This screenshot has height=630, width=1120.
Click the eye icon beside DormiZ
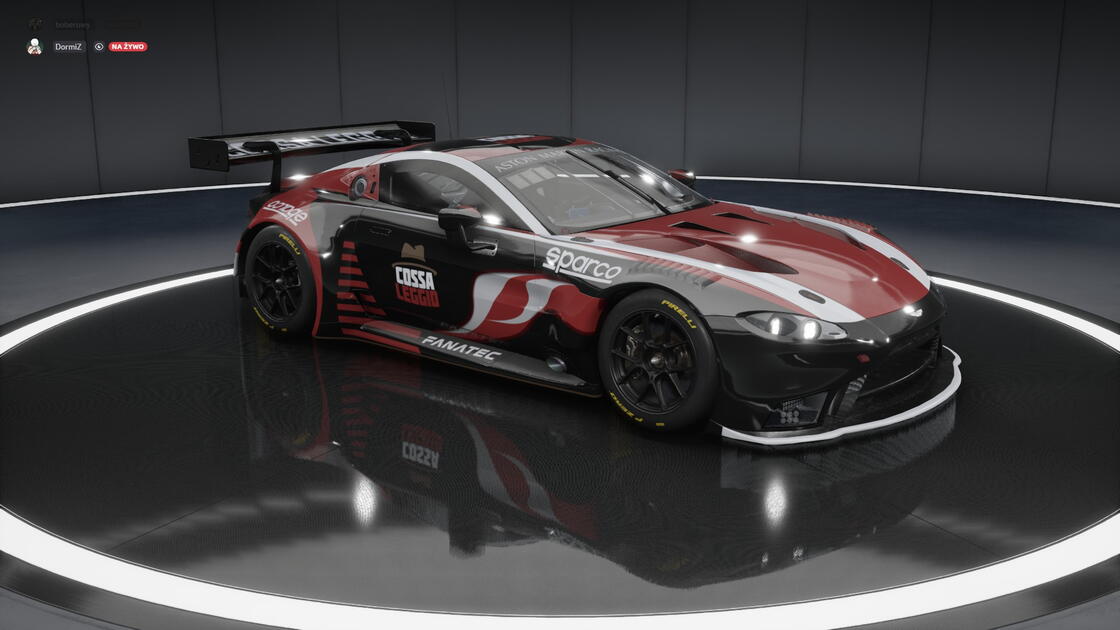[x=99, y=47]
